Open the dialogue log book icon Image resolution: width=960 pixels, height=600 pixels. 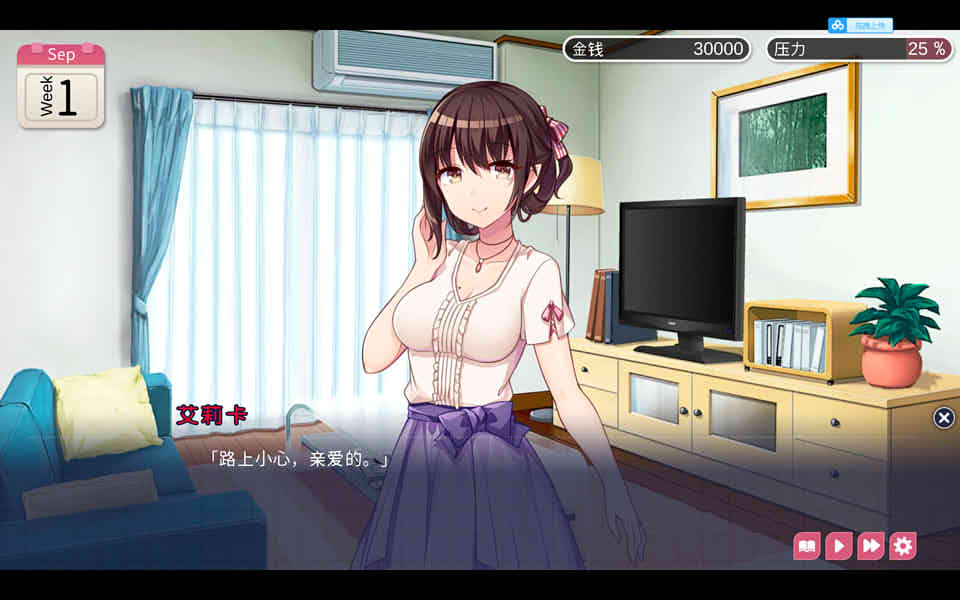[807, 546]
